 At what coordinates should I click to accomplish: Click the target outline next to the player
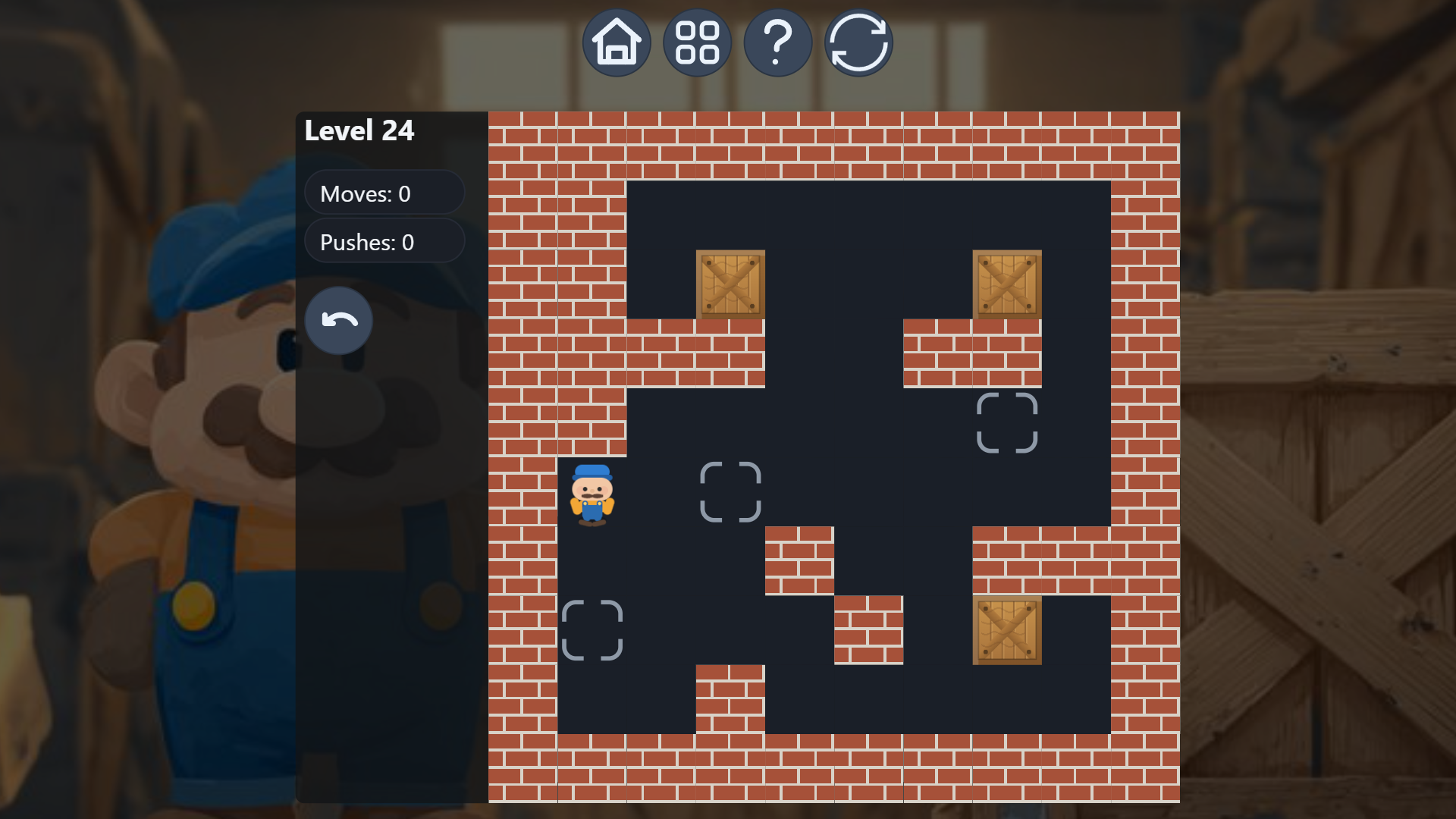click(x=731, y=493)
